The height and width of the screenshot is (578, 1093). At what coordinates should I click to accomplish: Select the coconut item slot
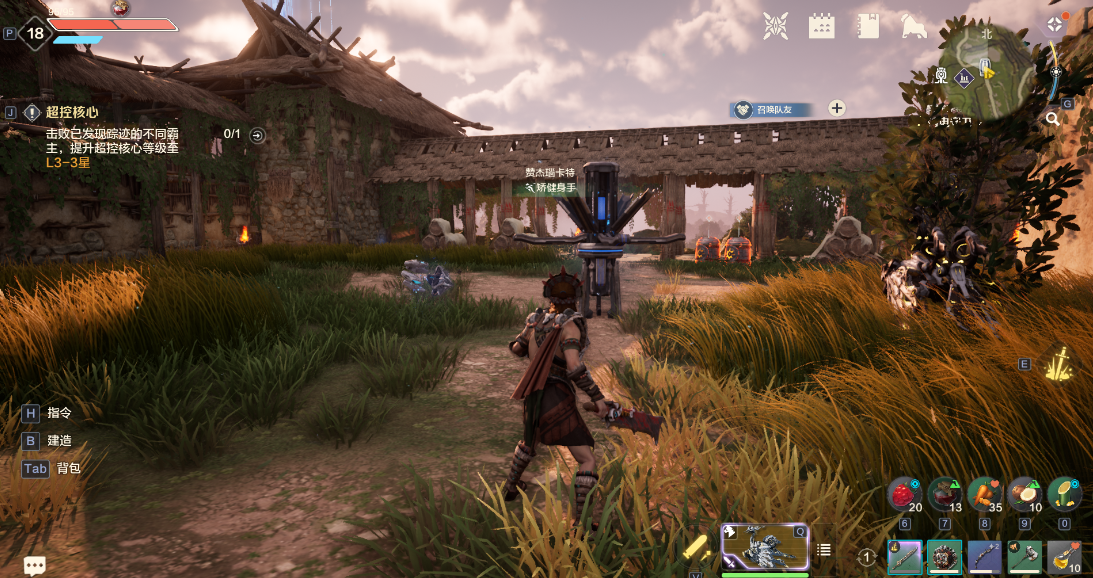[x=1024, y=494]
